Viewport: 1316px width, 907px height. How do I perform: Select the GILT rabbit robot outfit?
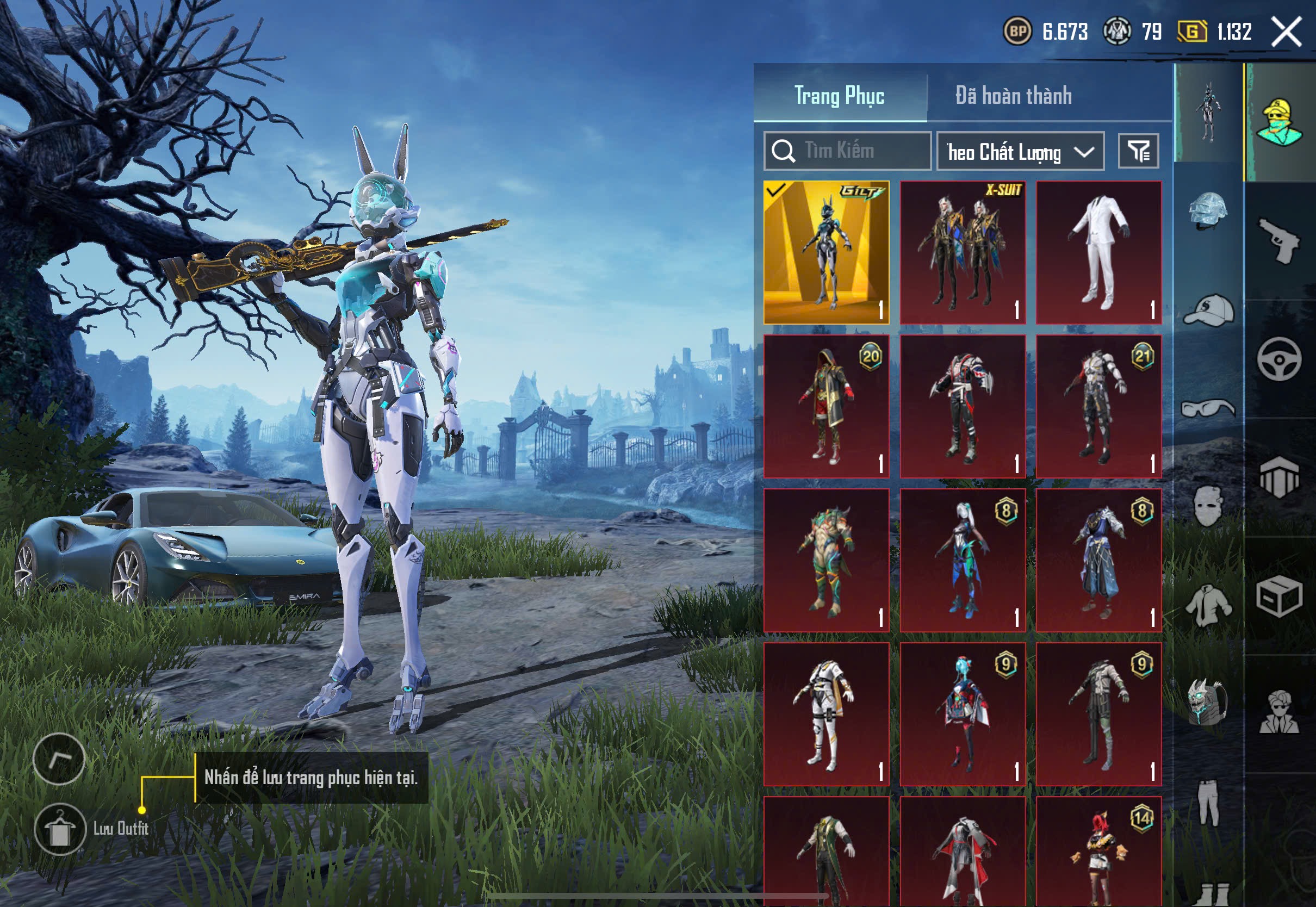(x=826, y=252)
